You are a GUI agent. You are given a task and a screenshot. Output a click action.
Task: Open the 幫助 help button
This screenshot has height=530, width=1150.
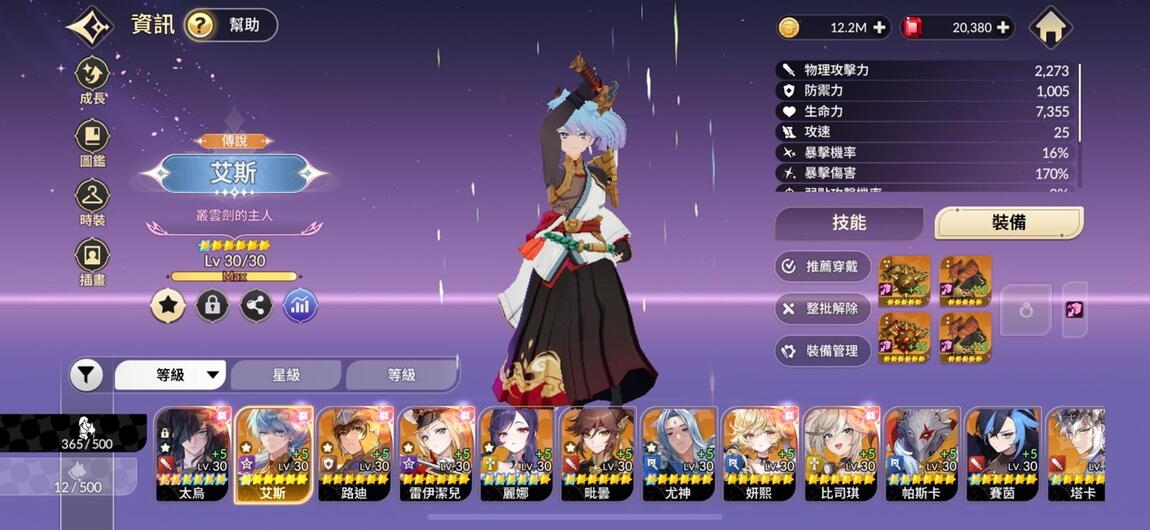click(x=231, y=25)
